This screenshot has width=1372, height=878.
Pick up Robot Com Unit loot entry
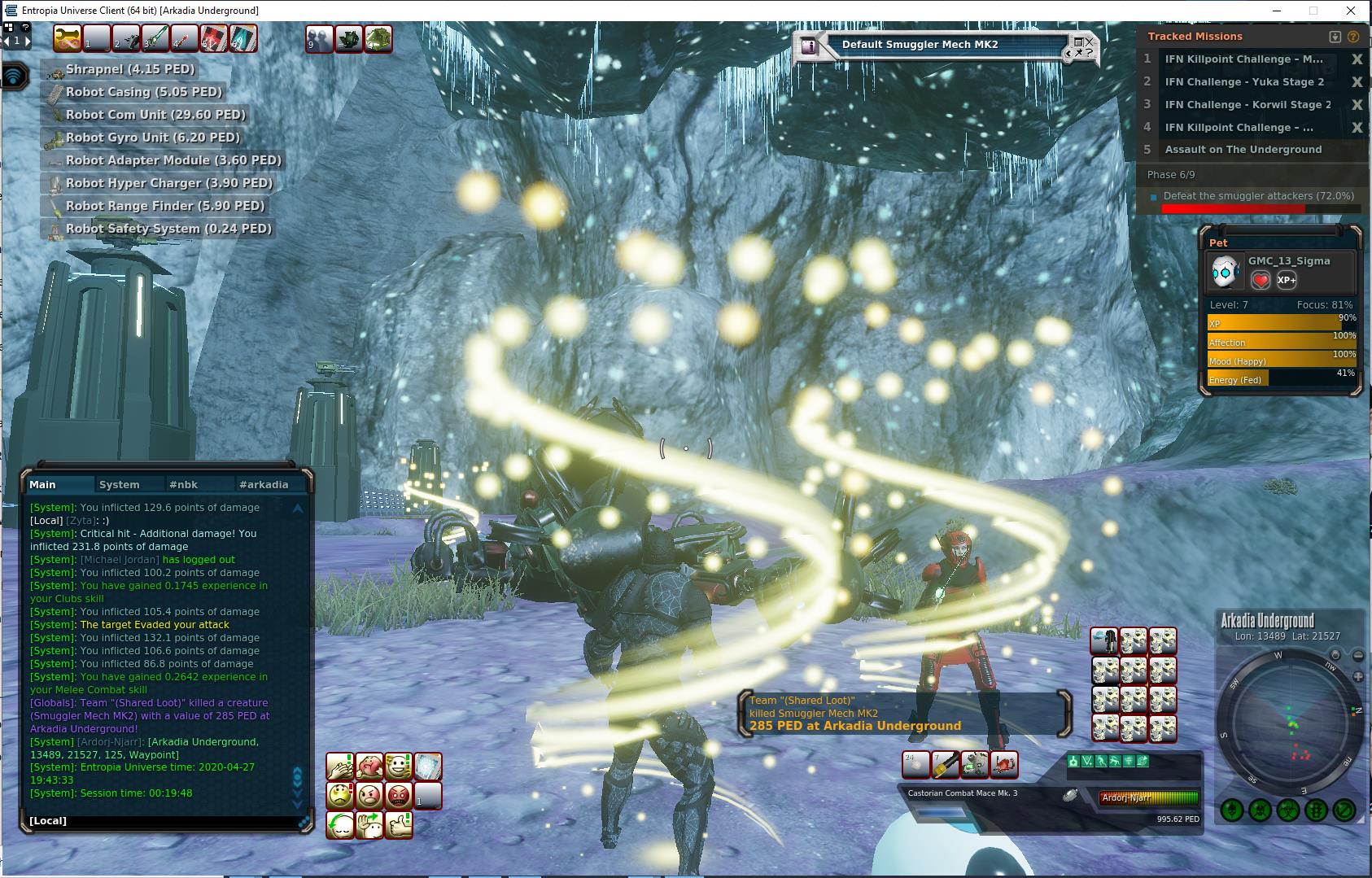pos(155,115)
